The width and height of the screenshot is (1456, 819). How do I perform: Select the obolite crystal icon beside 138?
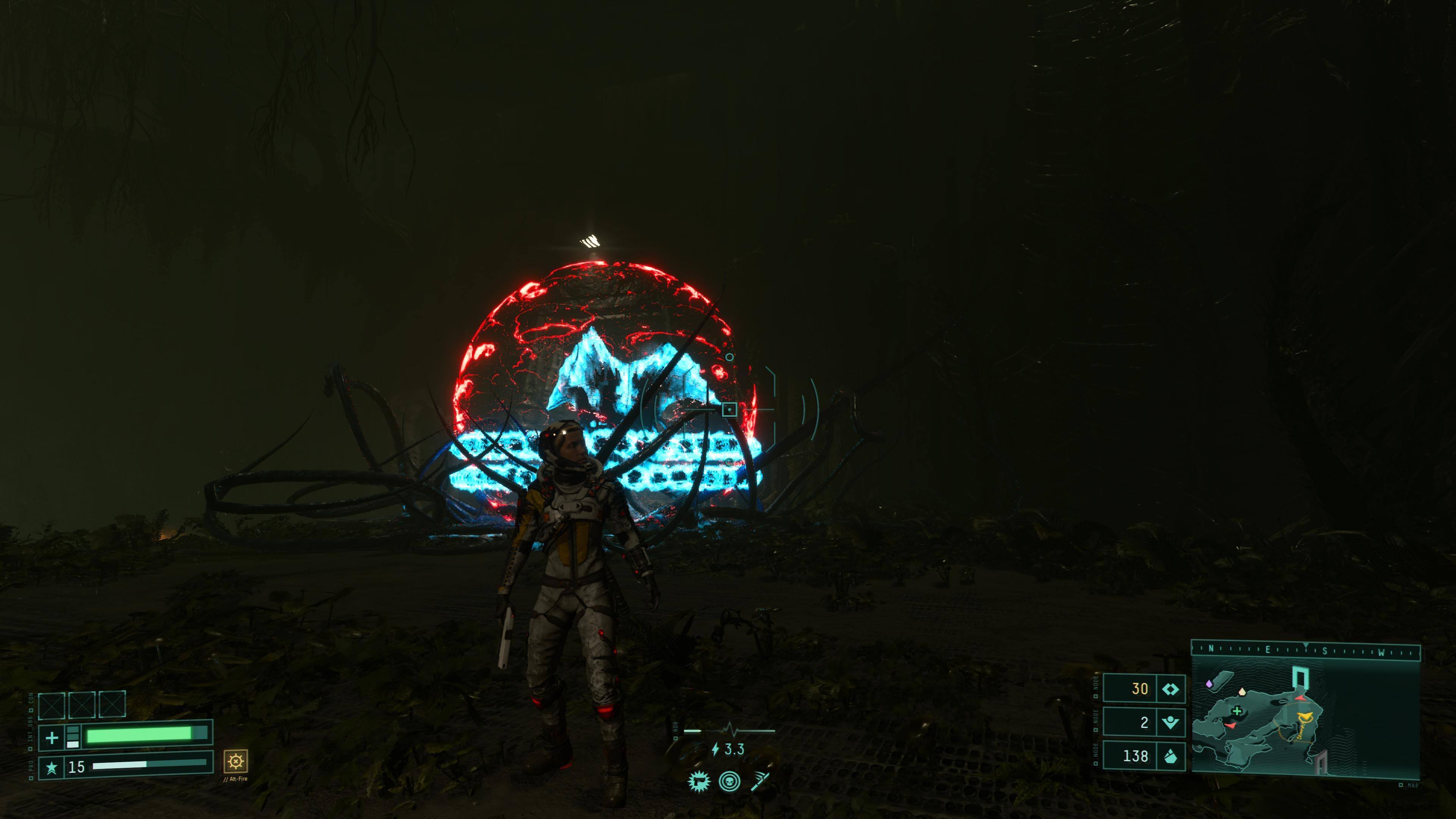click(x=1170, y=756)
